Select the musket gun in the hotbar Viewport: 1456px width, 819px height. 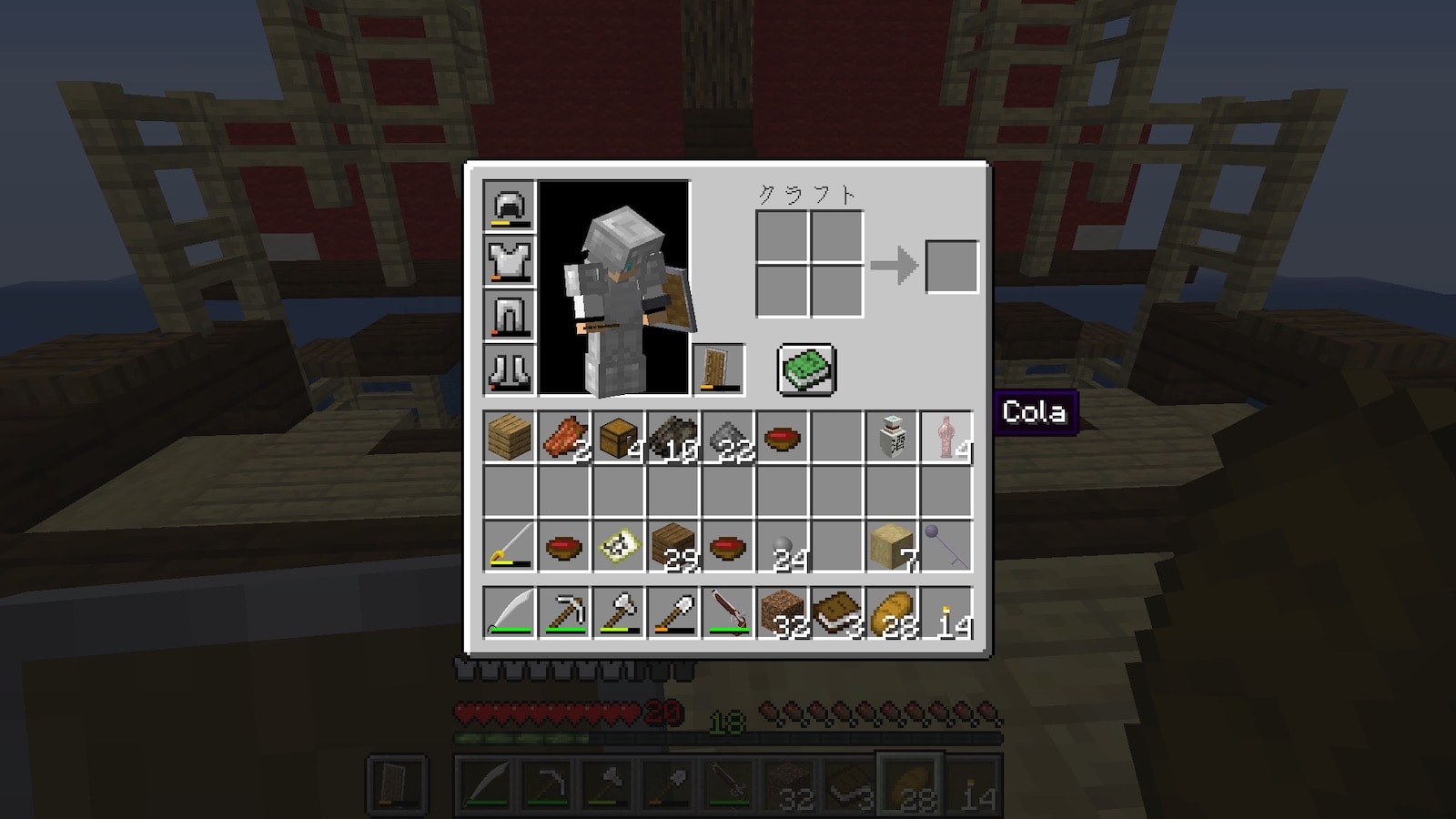point(728,612)
